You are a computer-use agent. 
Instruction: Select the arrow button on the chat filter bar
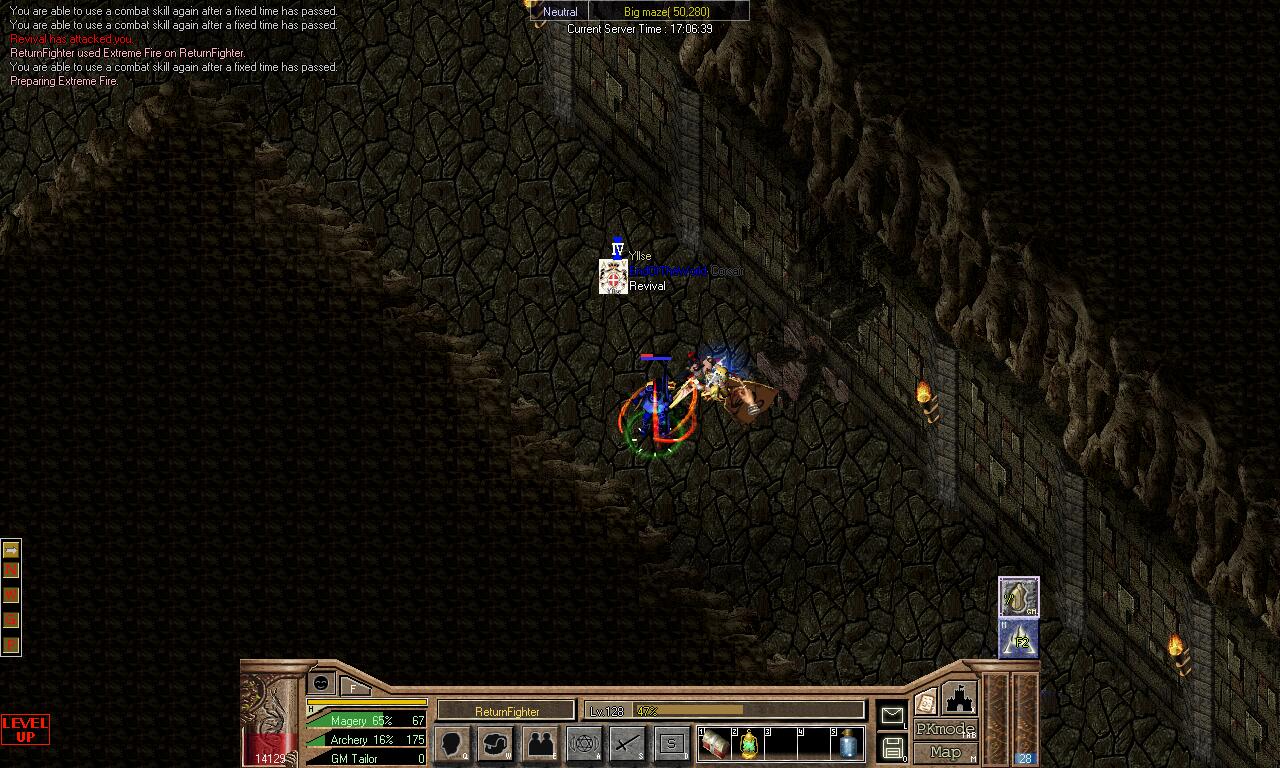pyautogui.click(x=11, y=550)
